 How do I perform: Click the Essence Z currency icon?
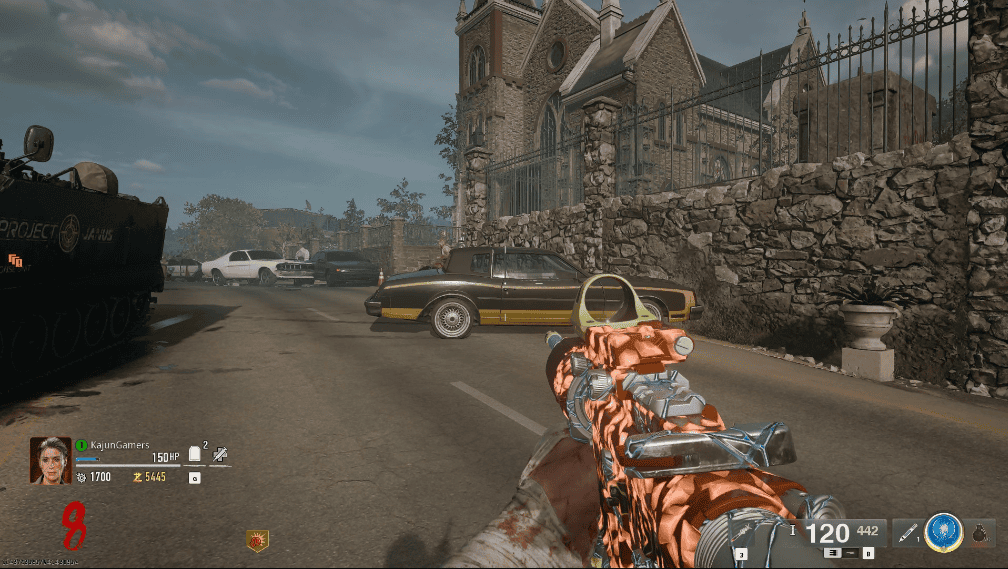(137, 477)
